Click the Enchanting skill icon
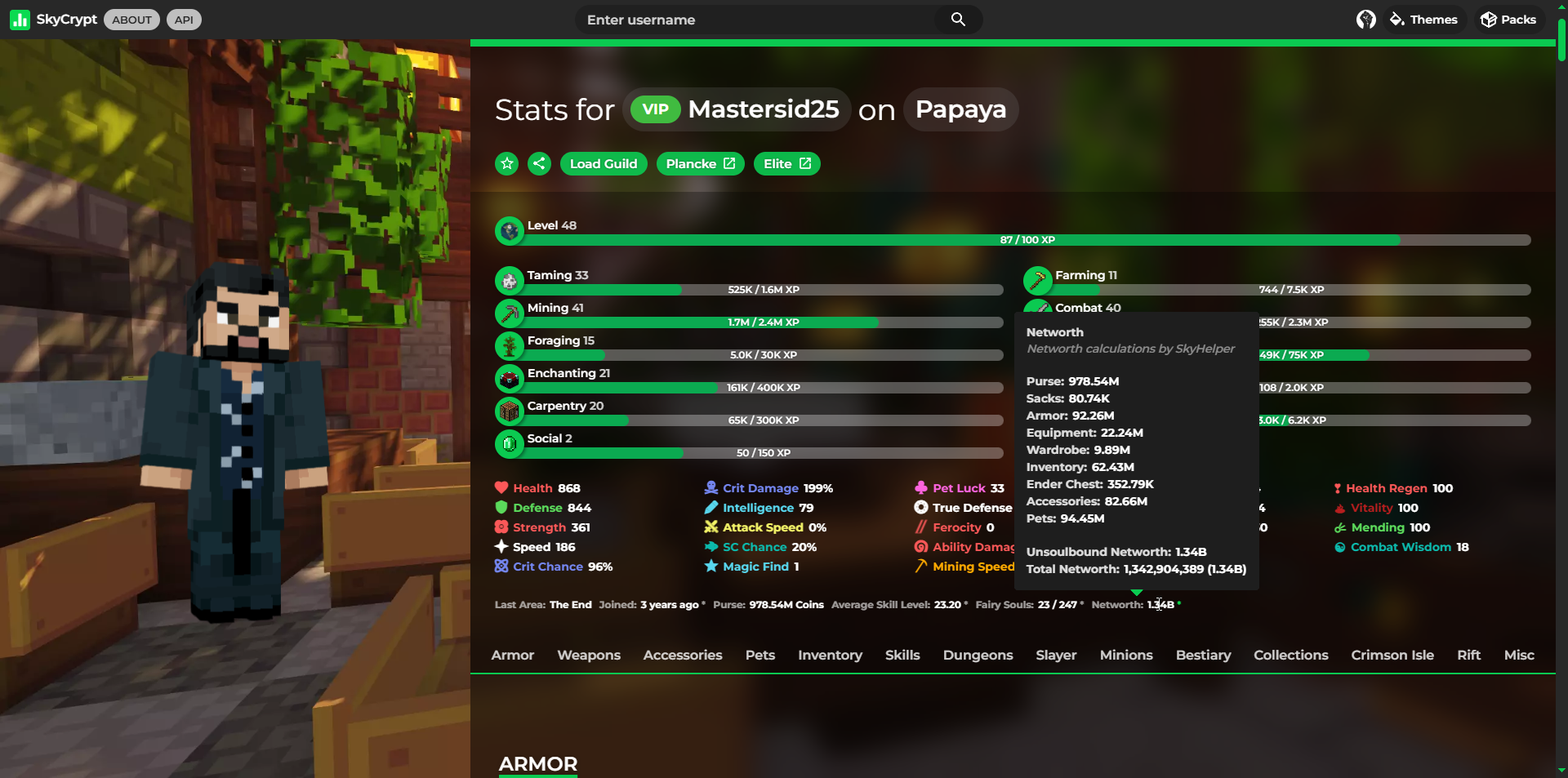The height and width of the screenshot is (778, 1568). [x=509, y=378]
